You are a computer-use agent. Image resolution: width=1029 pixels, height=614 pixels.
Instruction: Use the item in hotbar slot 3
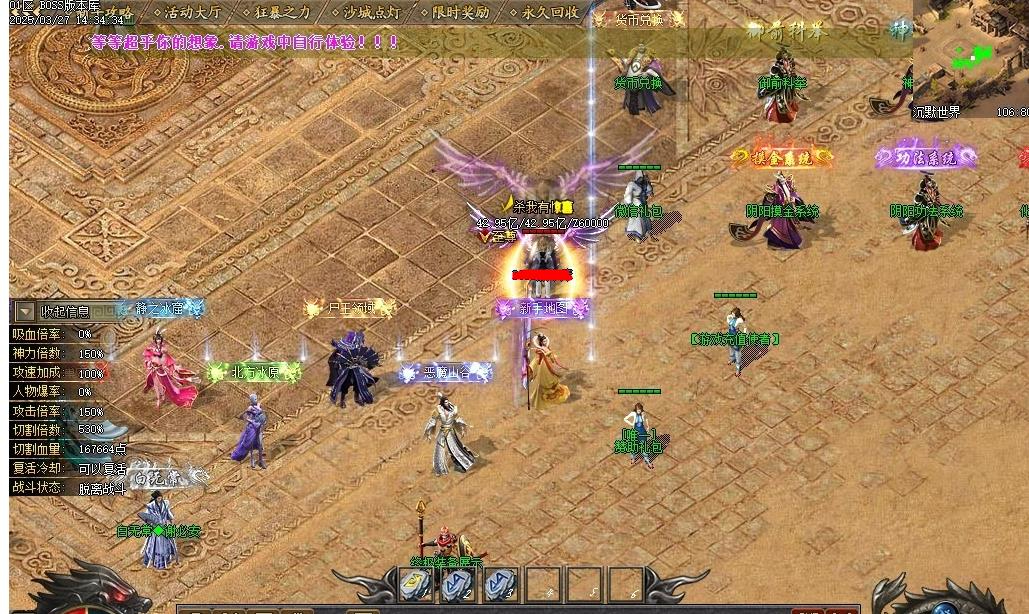[x=499, y=584]
